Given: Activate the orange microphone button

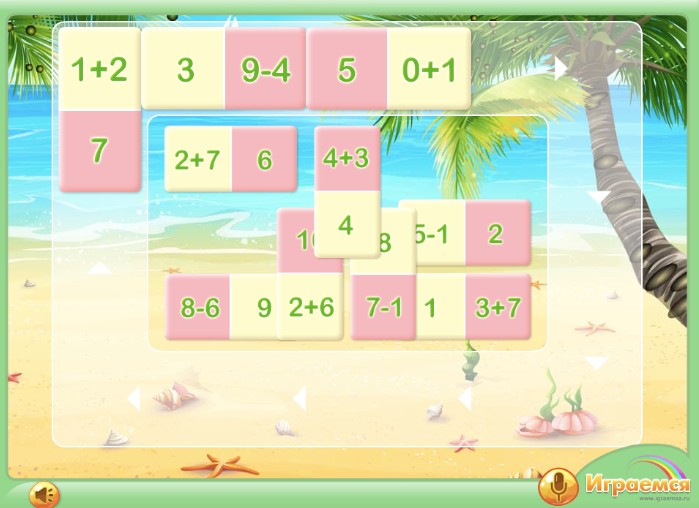Looking at the screenshot, I should pos(556,487).
